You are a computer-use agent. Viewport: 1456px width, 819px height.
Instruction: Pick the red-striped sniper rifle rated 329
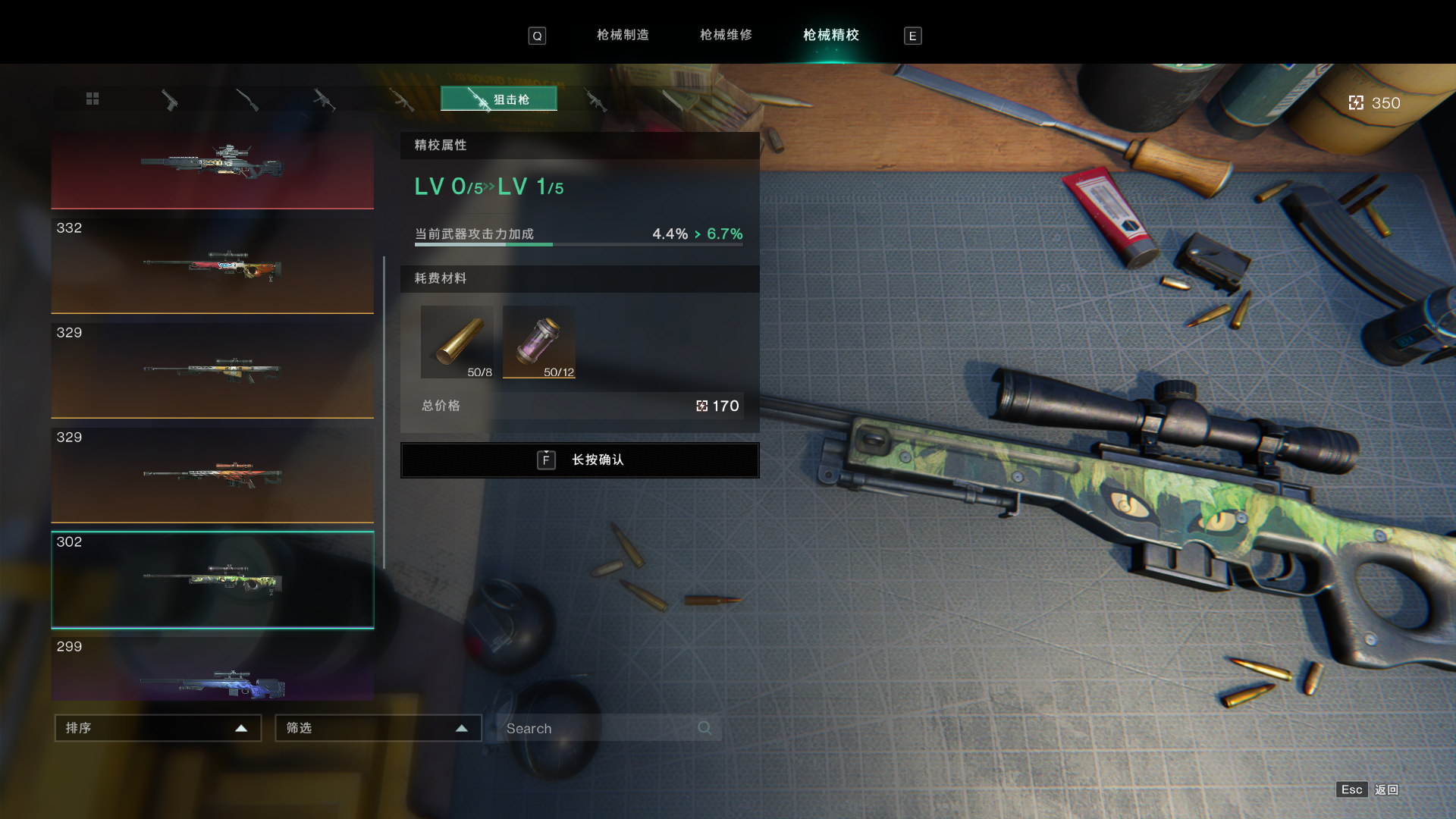coord(212,475)
